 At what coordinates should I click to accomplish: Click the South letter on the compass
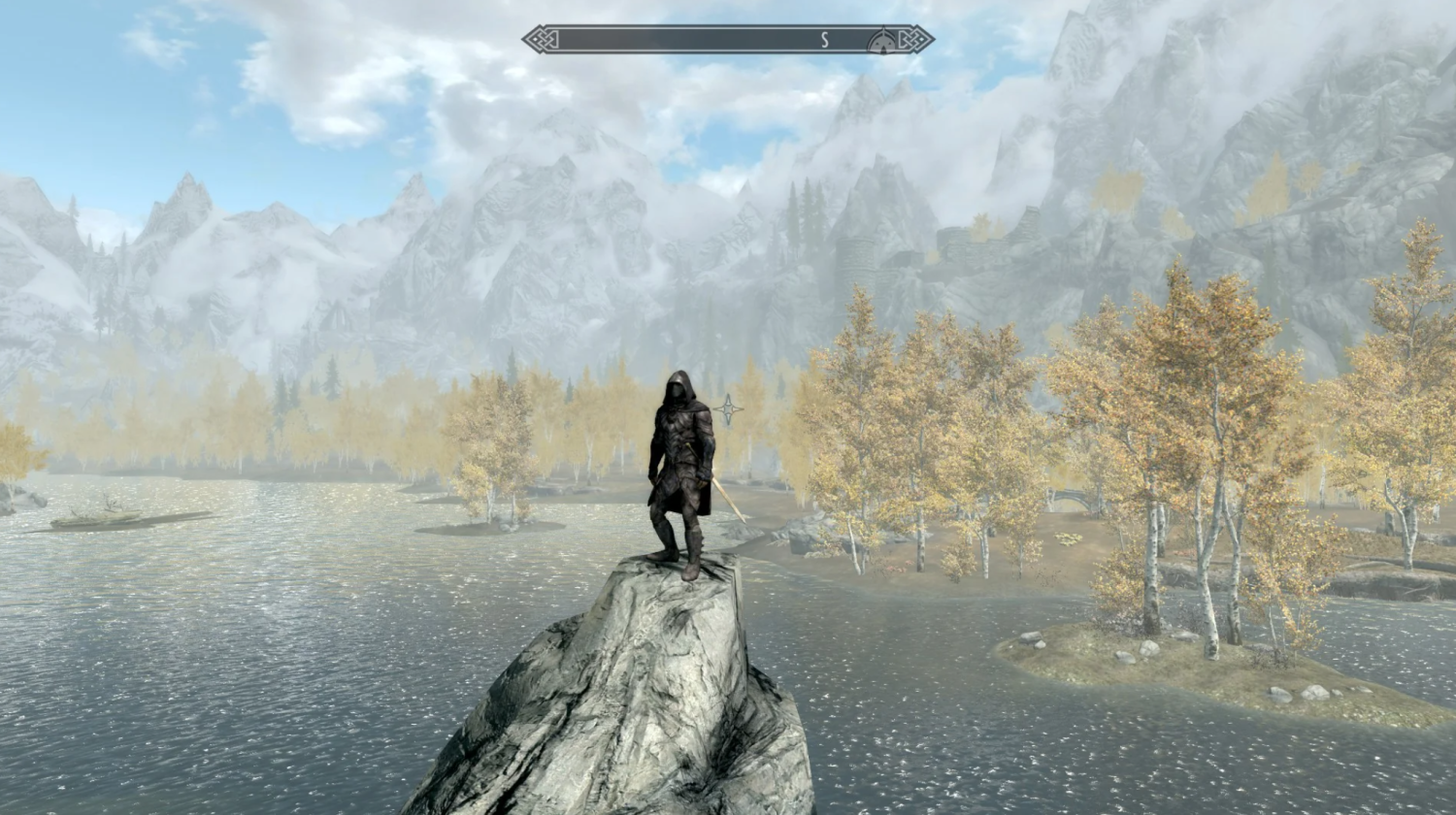tap(825, 40)
